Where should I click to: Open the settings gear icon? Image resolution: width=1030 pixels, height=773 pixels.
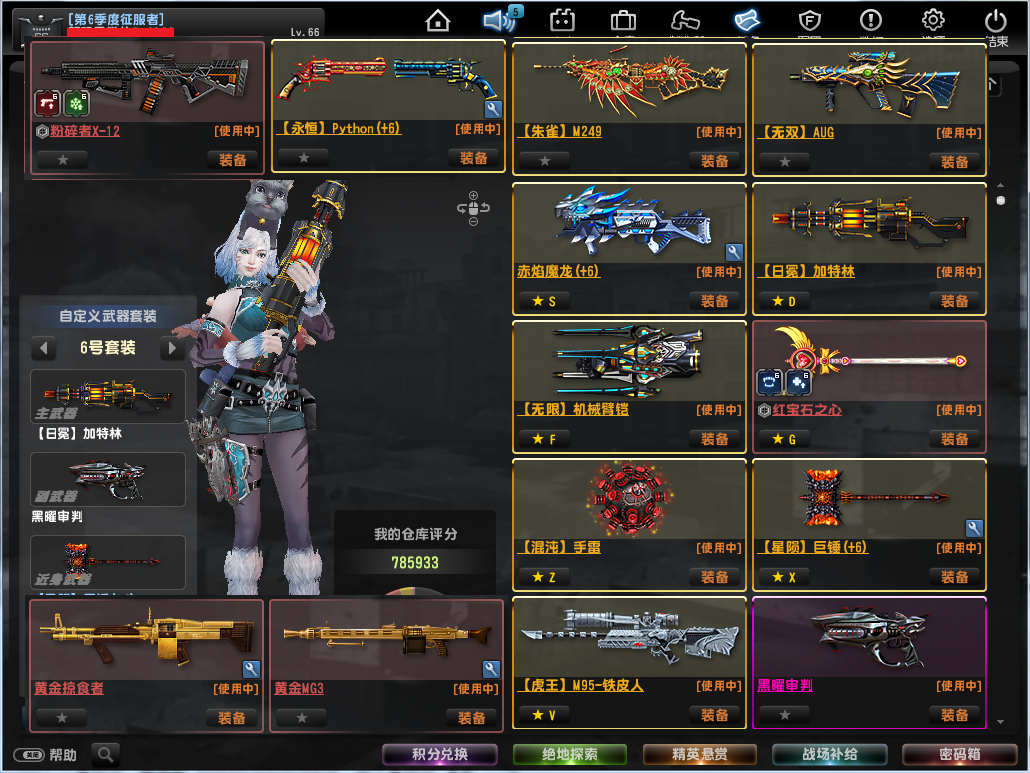(x=933, y=20)
